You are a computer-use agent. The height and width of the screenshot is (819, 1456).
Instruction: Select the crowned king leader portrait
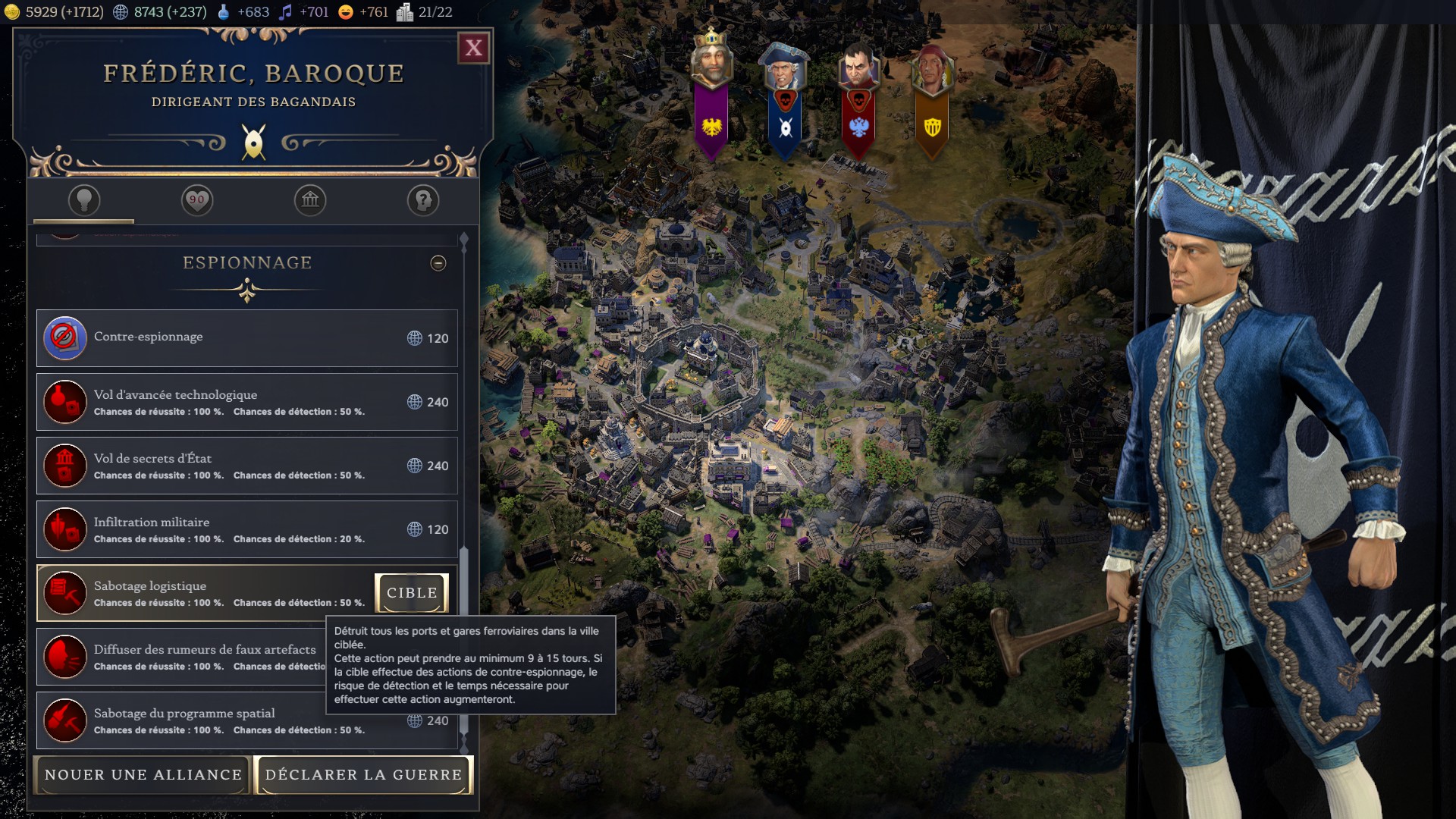(711, 64)
